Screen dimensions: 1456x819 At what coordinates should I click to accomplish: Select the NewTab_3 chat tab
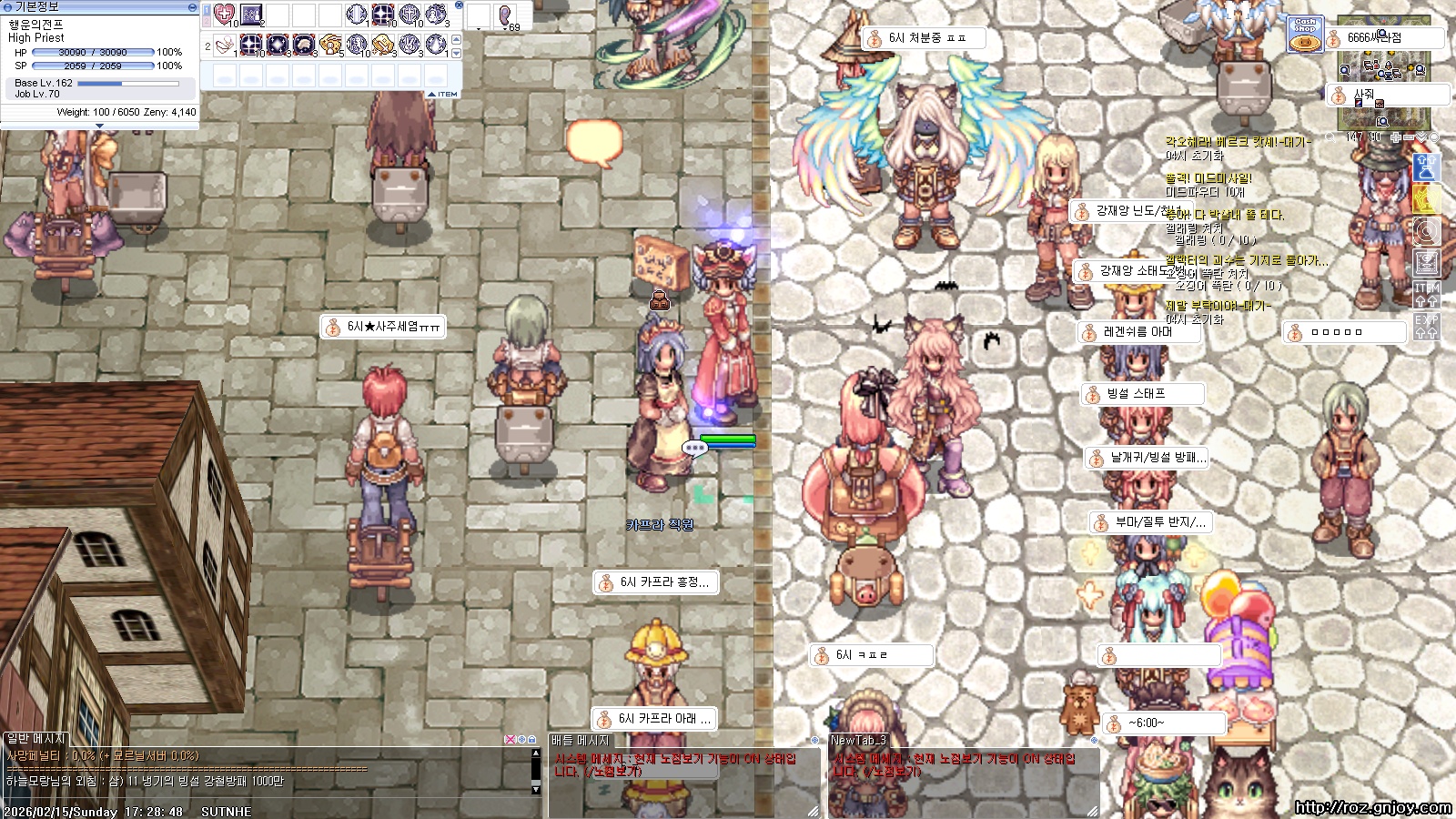tap(858, 741)
